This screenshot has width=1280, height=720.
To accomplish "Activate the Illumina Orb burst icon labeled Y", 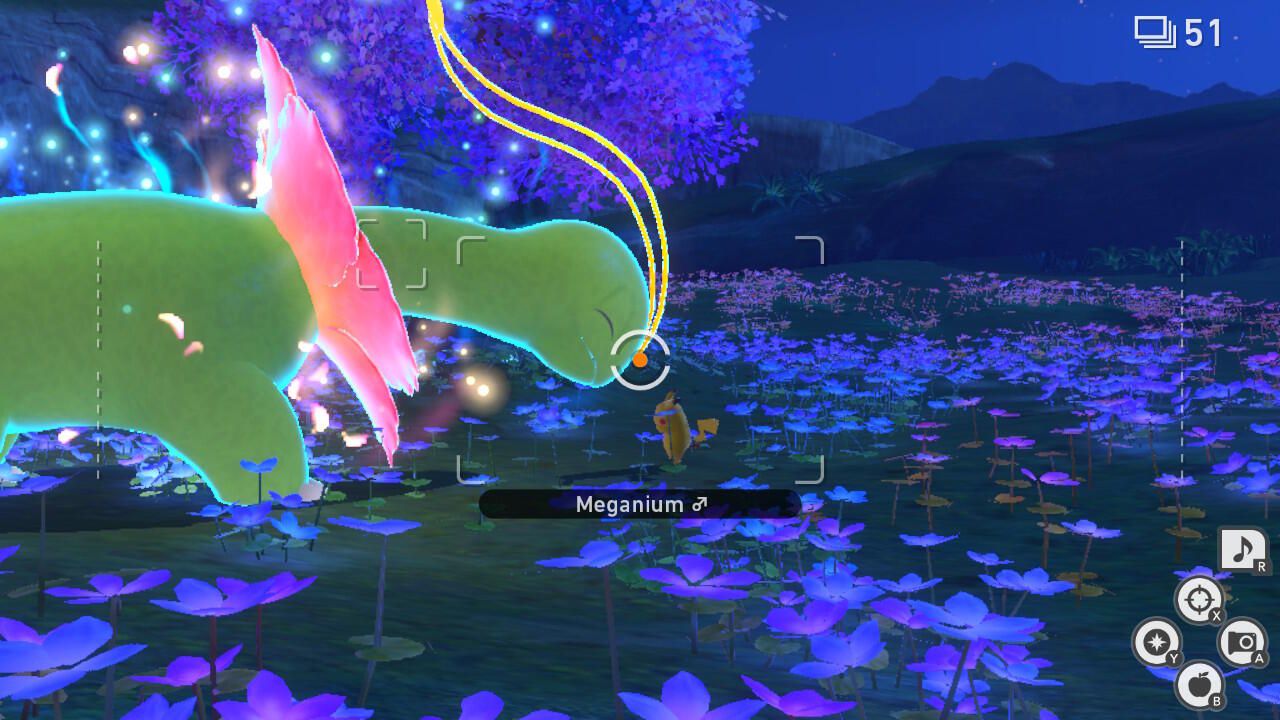I will point(1157,641).
